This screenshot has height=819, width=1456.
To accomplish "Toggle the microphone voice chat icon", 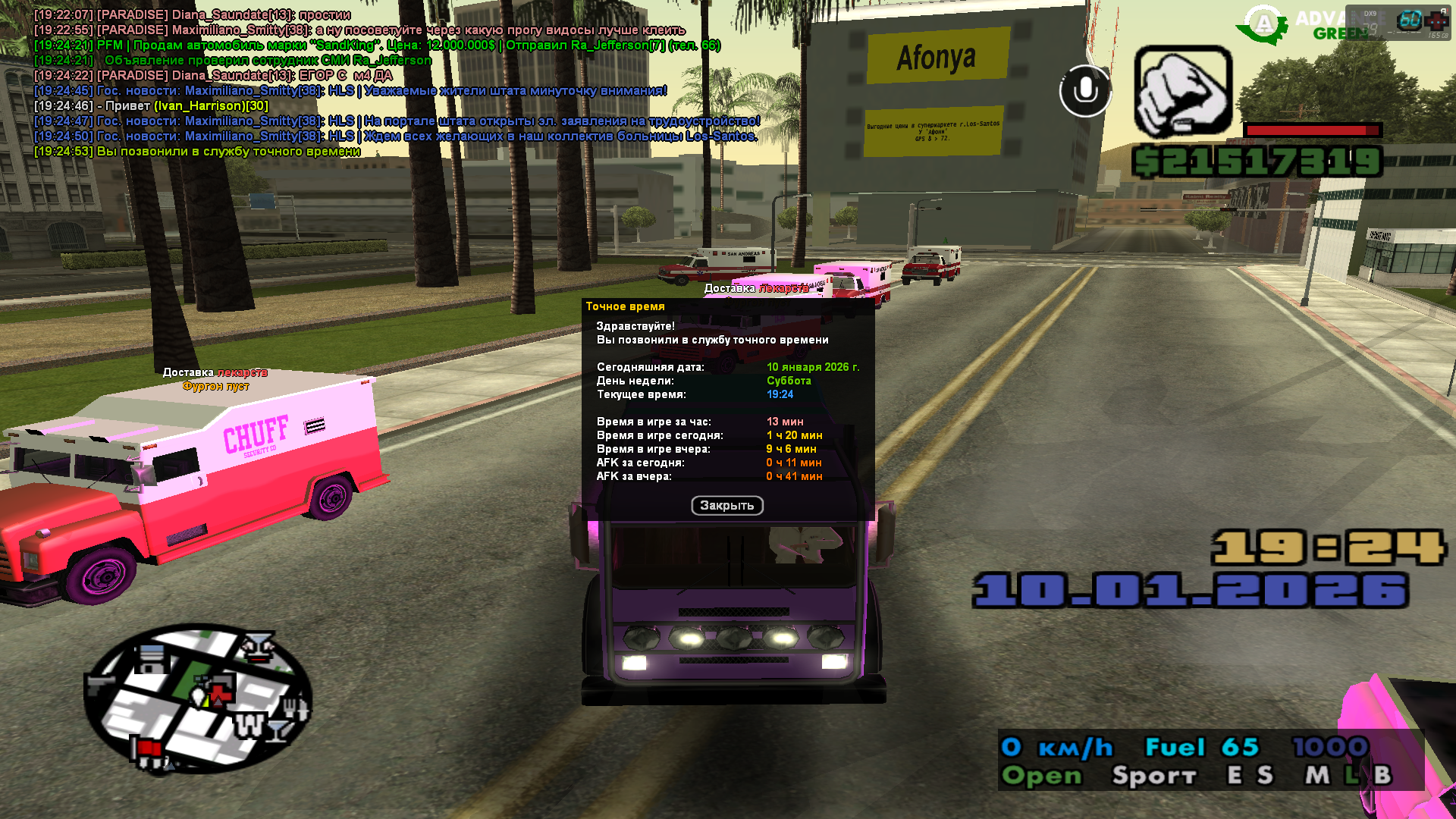I will pyautogui.click(x=1085, y=91).
